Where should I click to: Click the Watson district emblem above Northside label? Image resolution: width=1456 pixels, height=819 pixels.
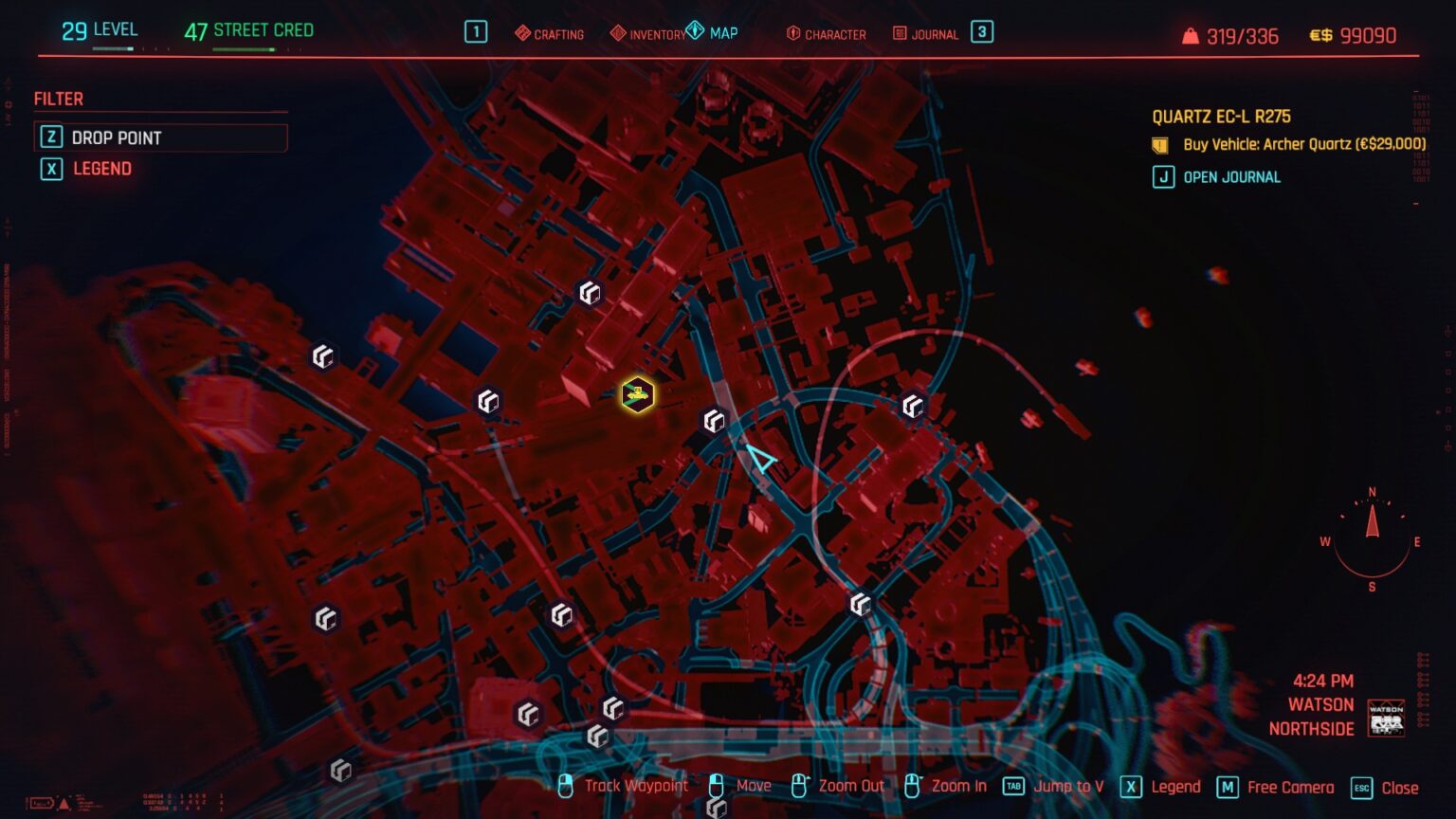coord(1384,720)
